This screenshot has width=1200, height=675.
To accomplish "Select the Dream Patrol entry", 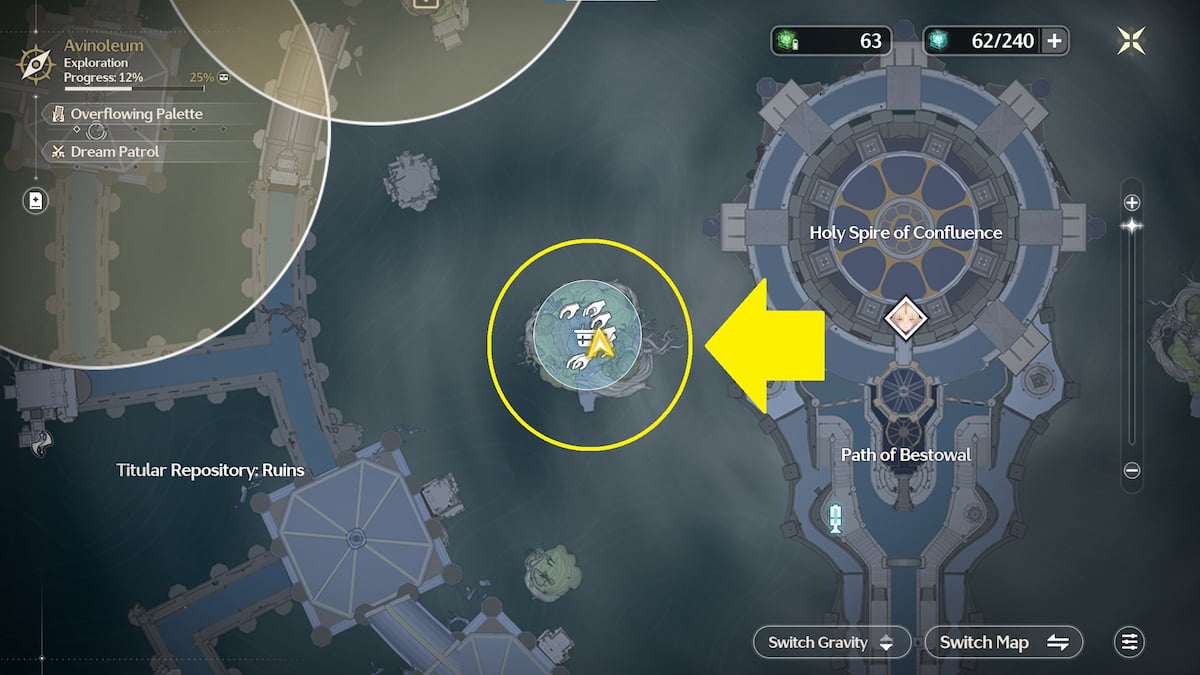I will click(x=114, y=152).
